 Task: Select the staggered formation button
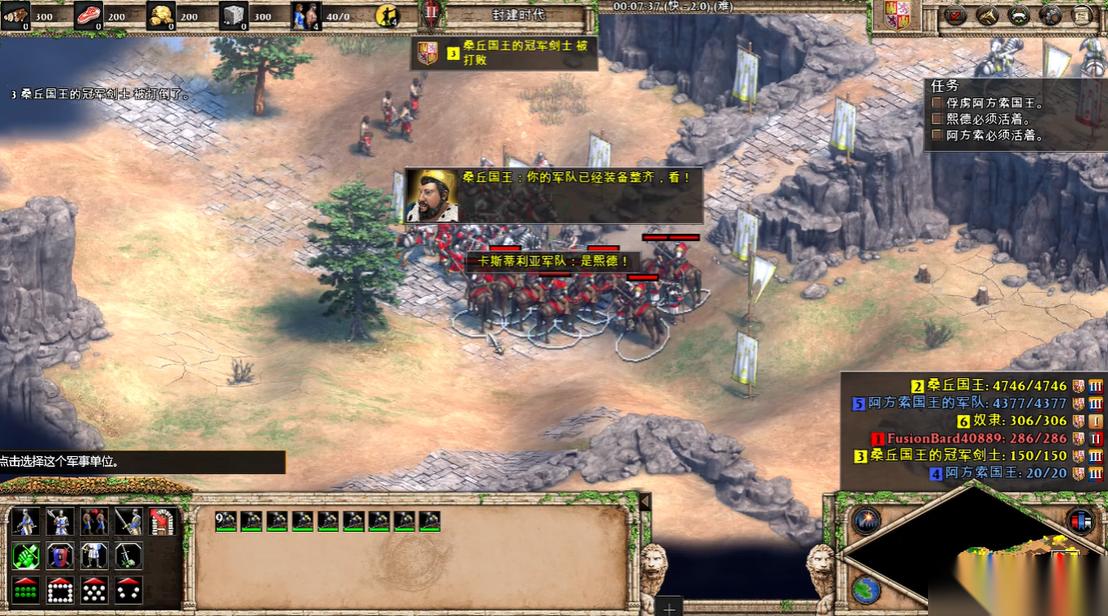point(93,589)
